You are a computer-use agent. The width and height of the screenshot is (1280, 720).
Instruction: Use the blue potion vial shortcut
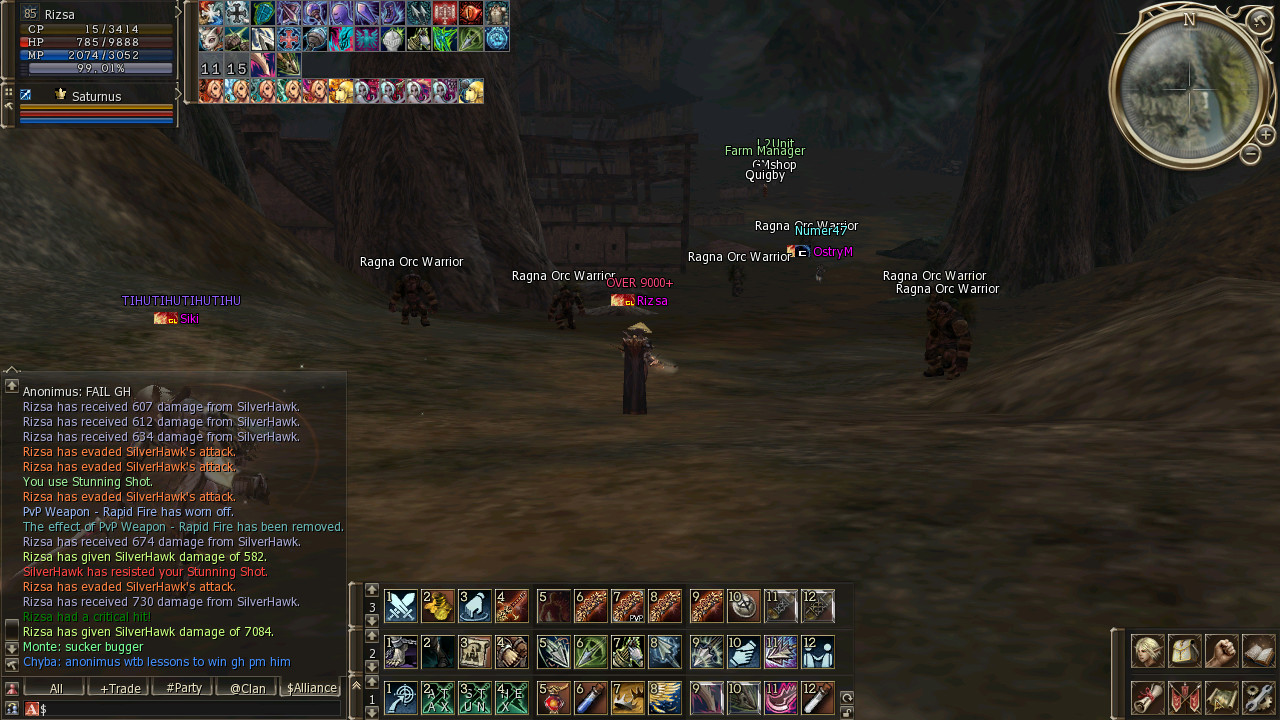click(x=591, y=697)
